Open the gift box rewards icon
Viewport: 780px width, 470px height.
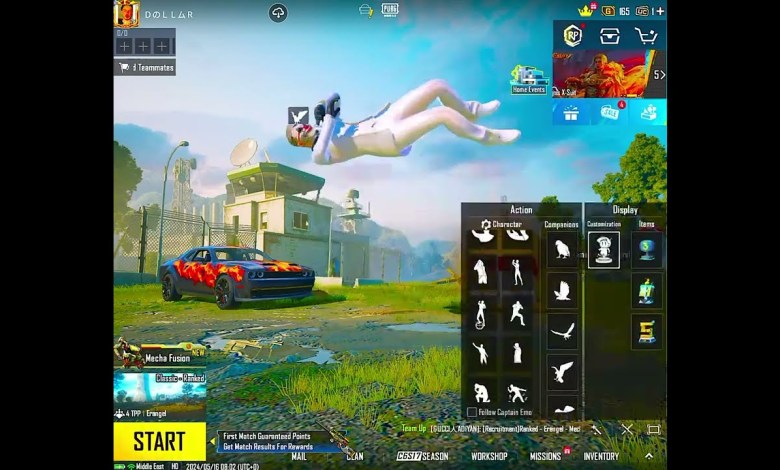tap(571, 112)
